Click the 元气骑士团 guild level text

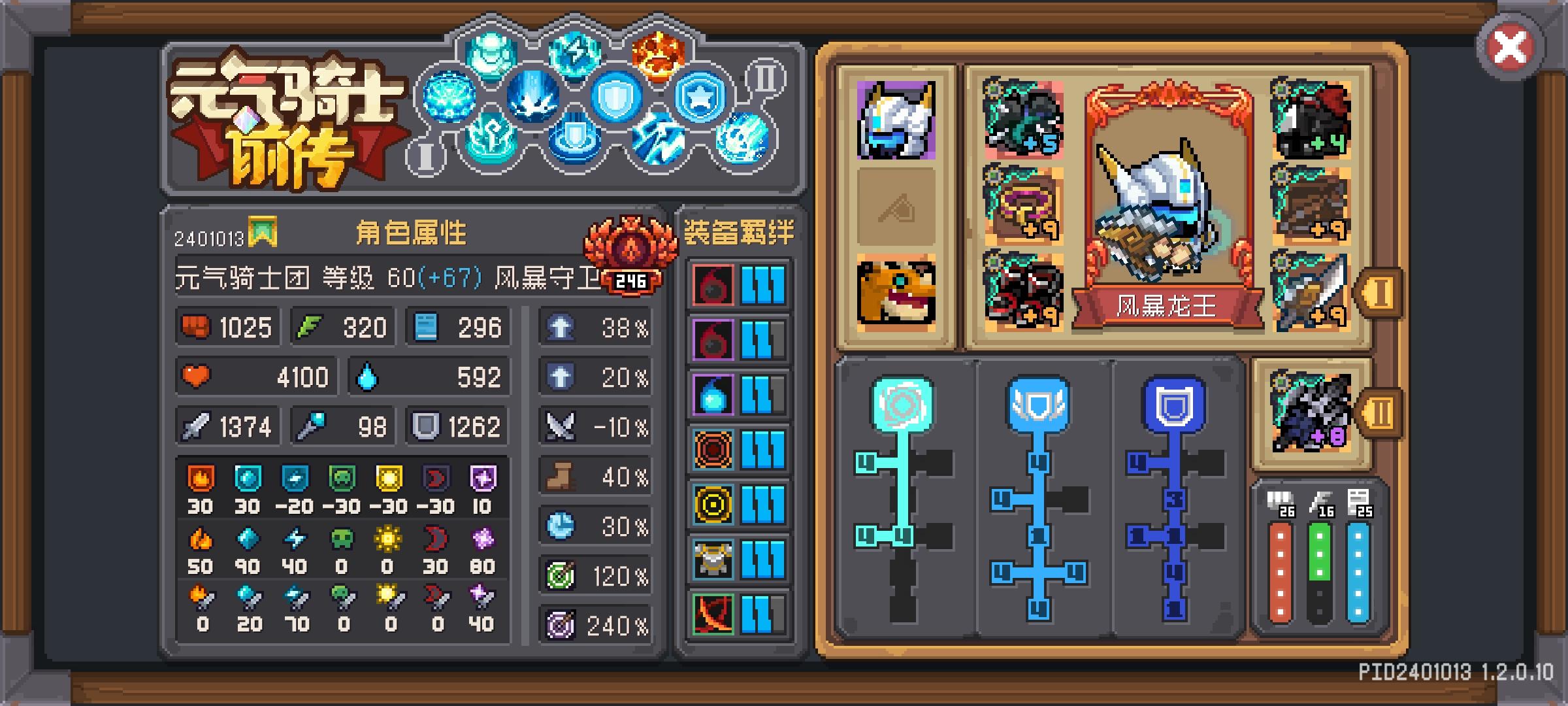point(242,278)
